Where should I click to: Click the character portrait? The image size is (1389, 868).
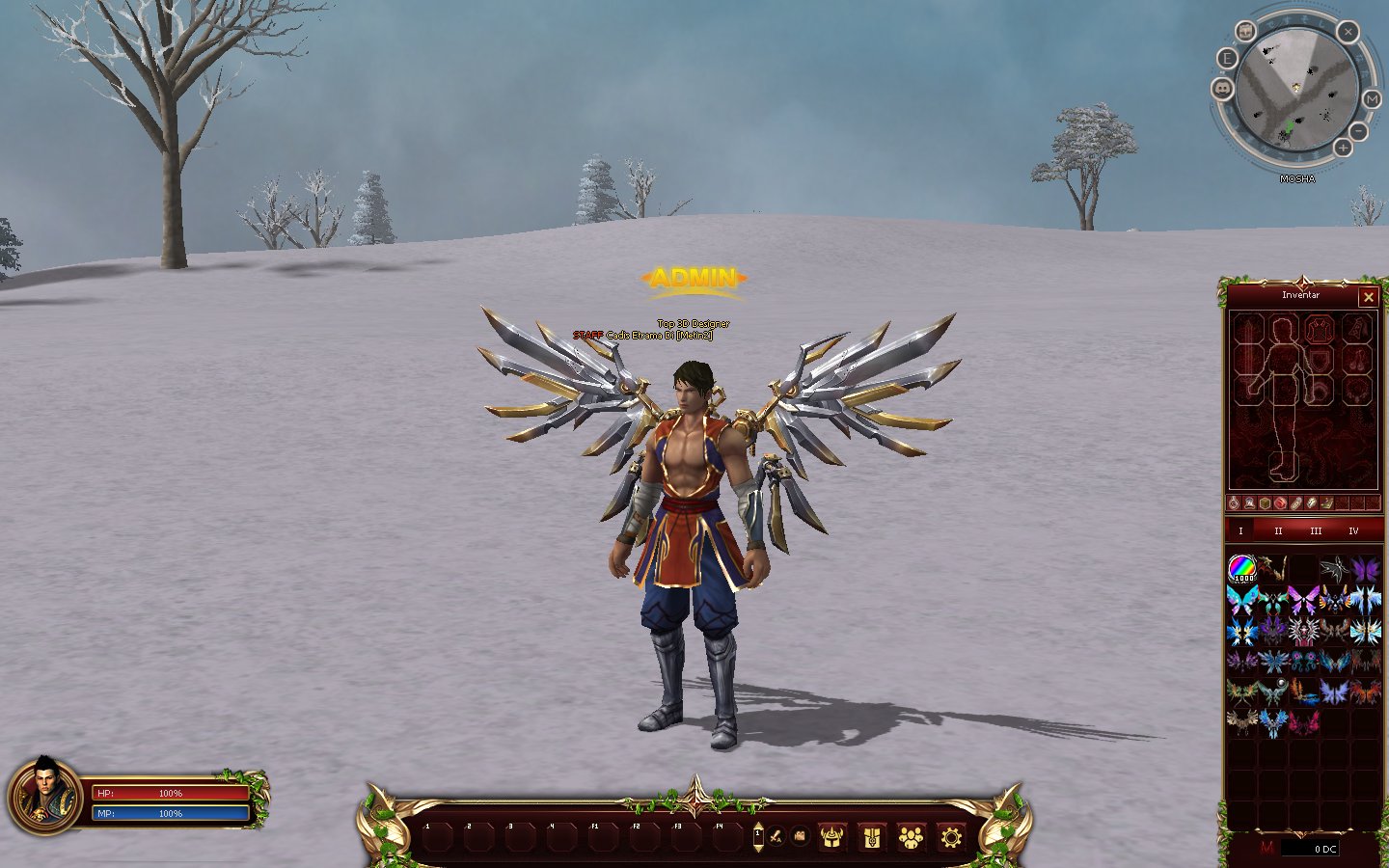(x=44, y=797)
